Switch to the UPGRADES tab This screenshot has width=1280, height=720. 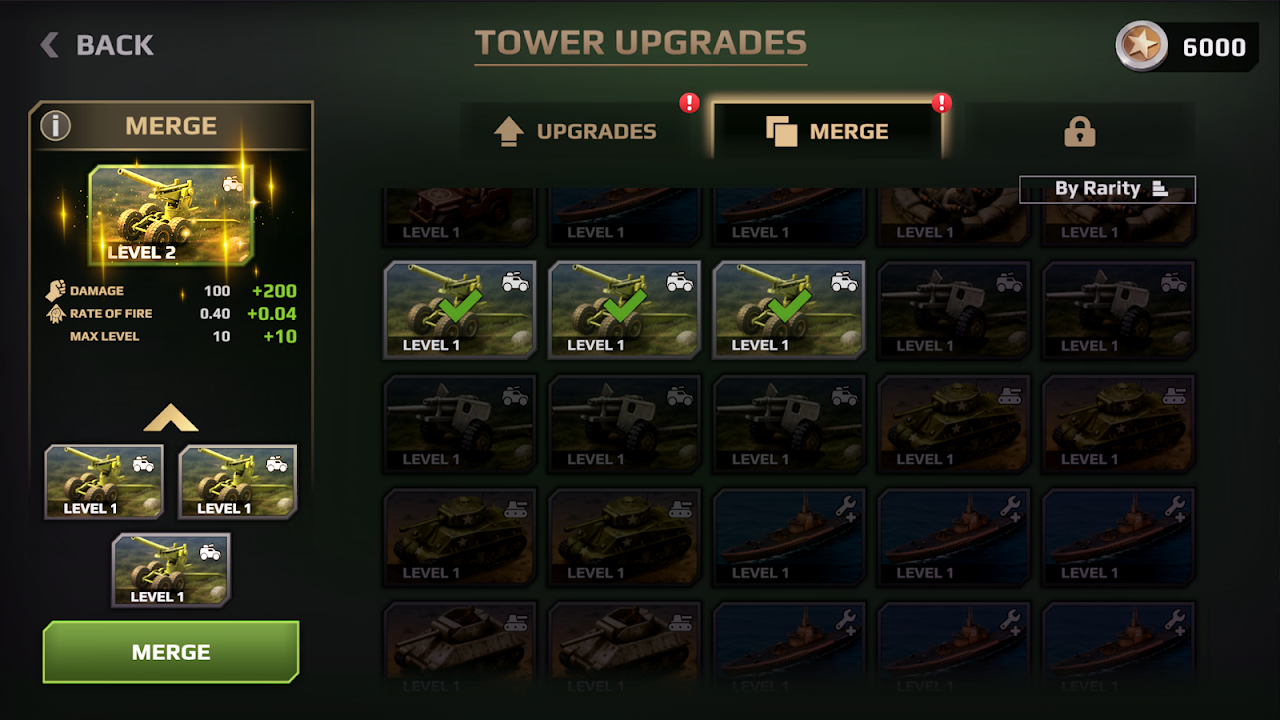pos(578,131)
